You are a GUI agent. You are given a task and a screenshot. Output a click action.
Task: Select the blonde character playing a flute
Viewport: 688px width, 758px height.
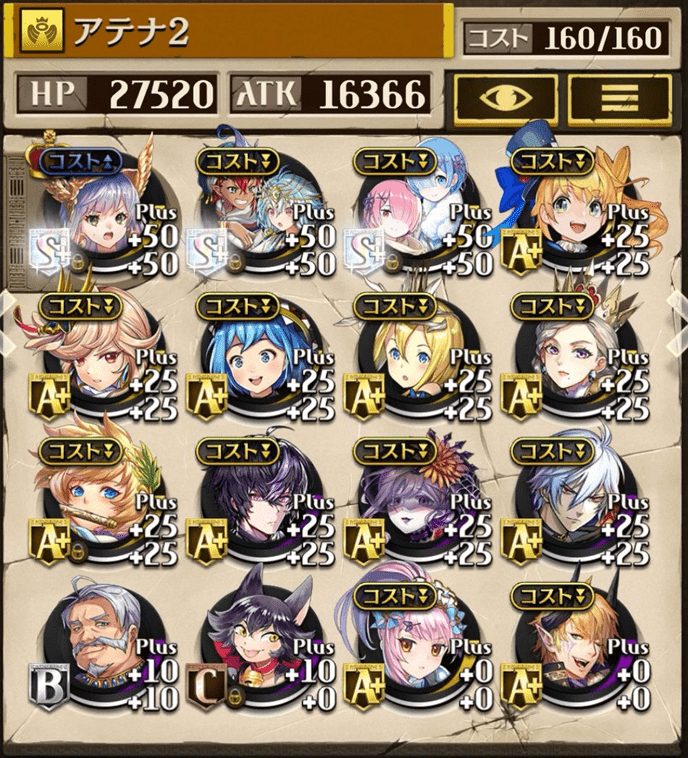pyautogui.click(x=100, y=505)
